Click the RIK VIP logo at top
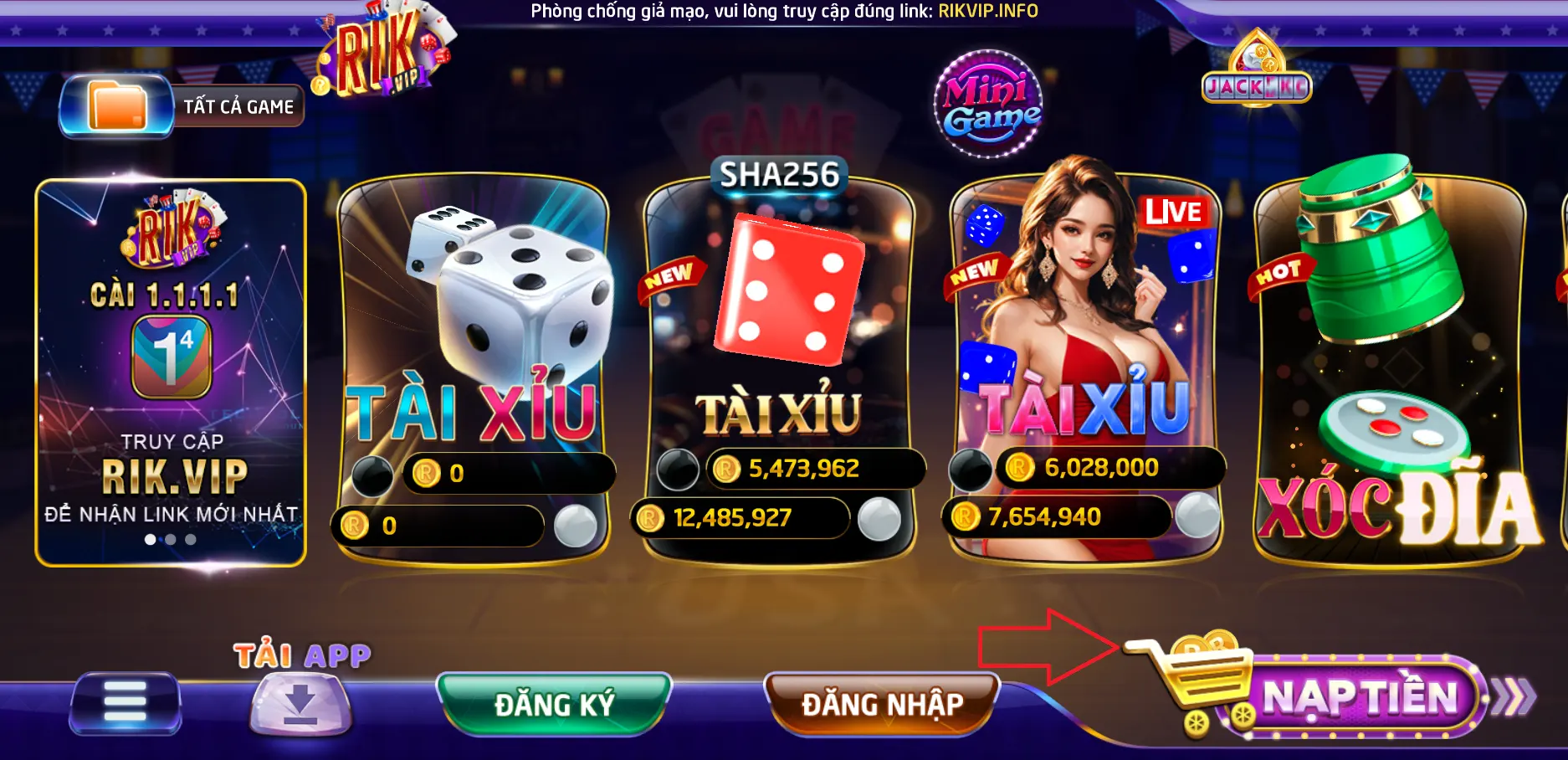 (381, 52)
